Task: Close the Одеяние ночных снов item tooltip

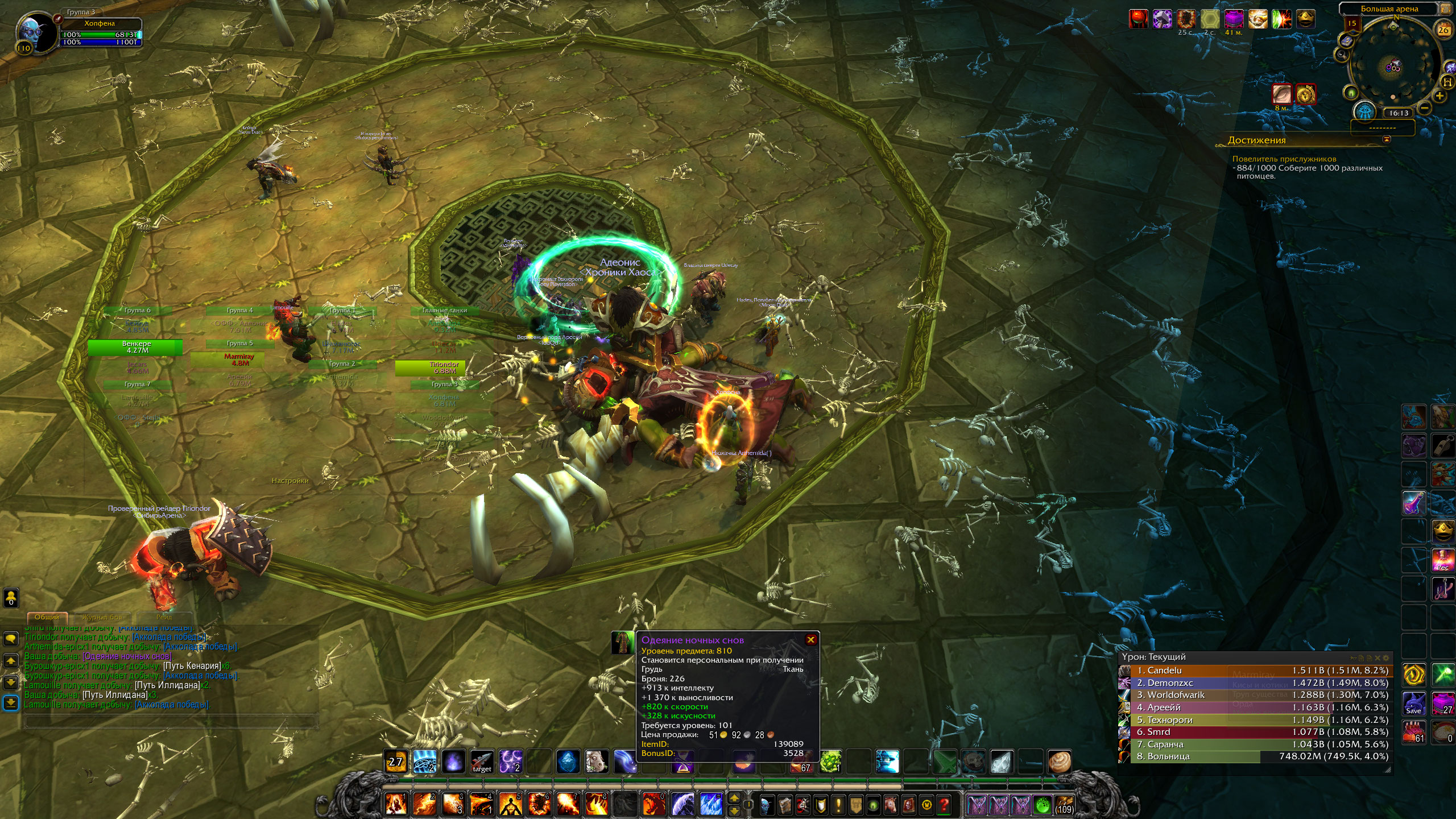Action: click(x=810, y=640)
